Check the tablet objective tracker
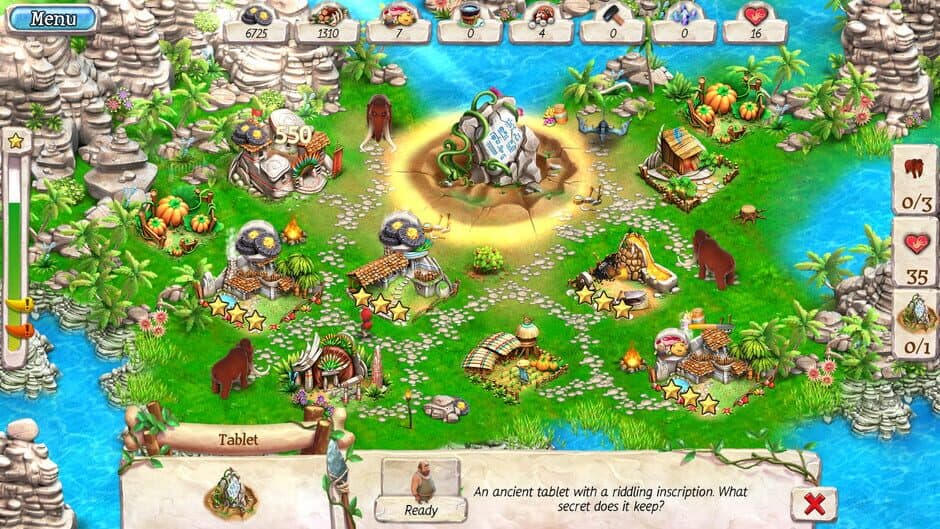Viewport: 940px width, 529px height. point(913,326)
